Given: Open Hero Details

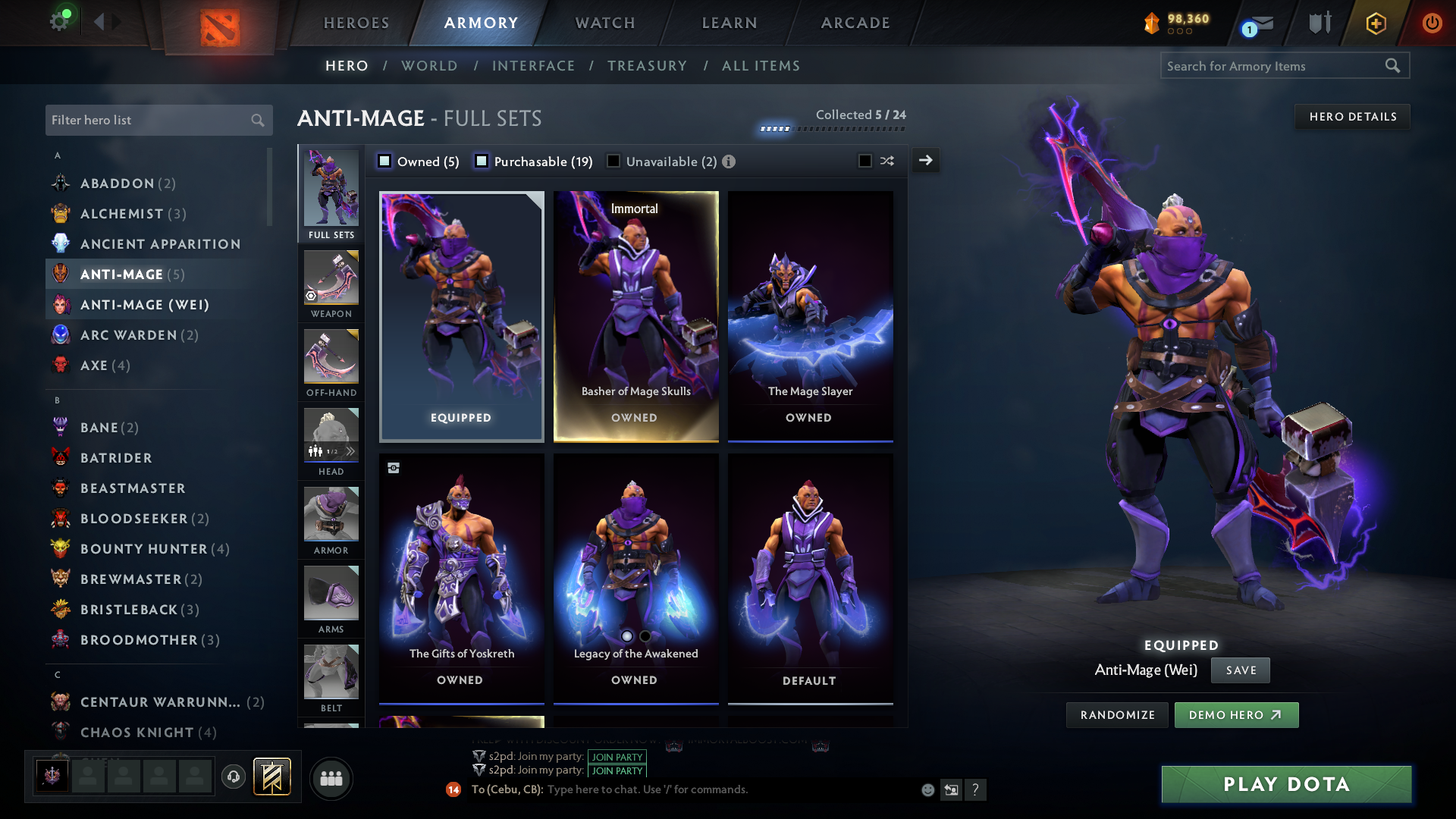Looking at the screenshot, I should point(1352,117).
